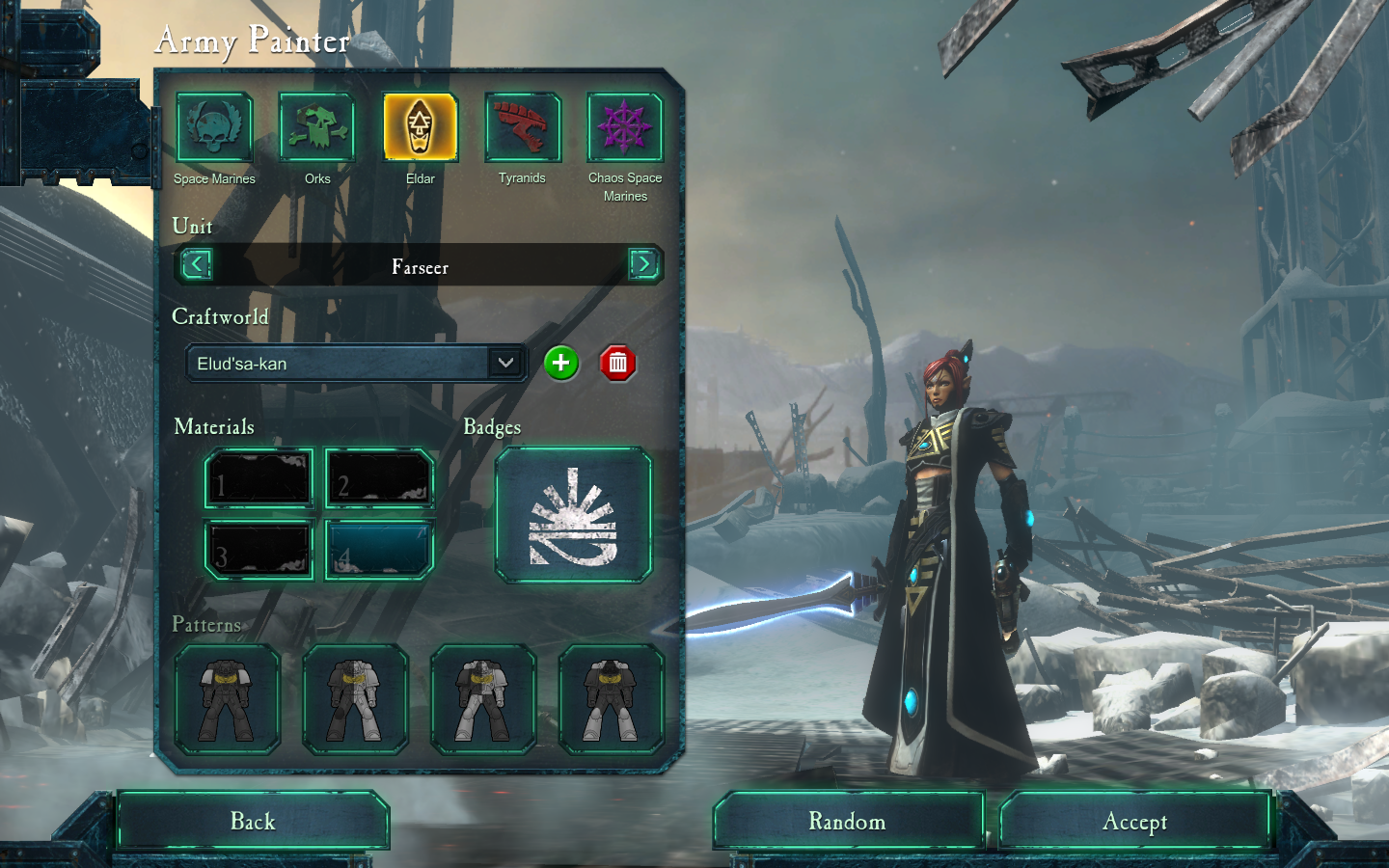Select material swatch number 2

click(380, 478)
